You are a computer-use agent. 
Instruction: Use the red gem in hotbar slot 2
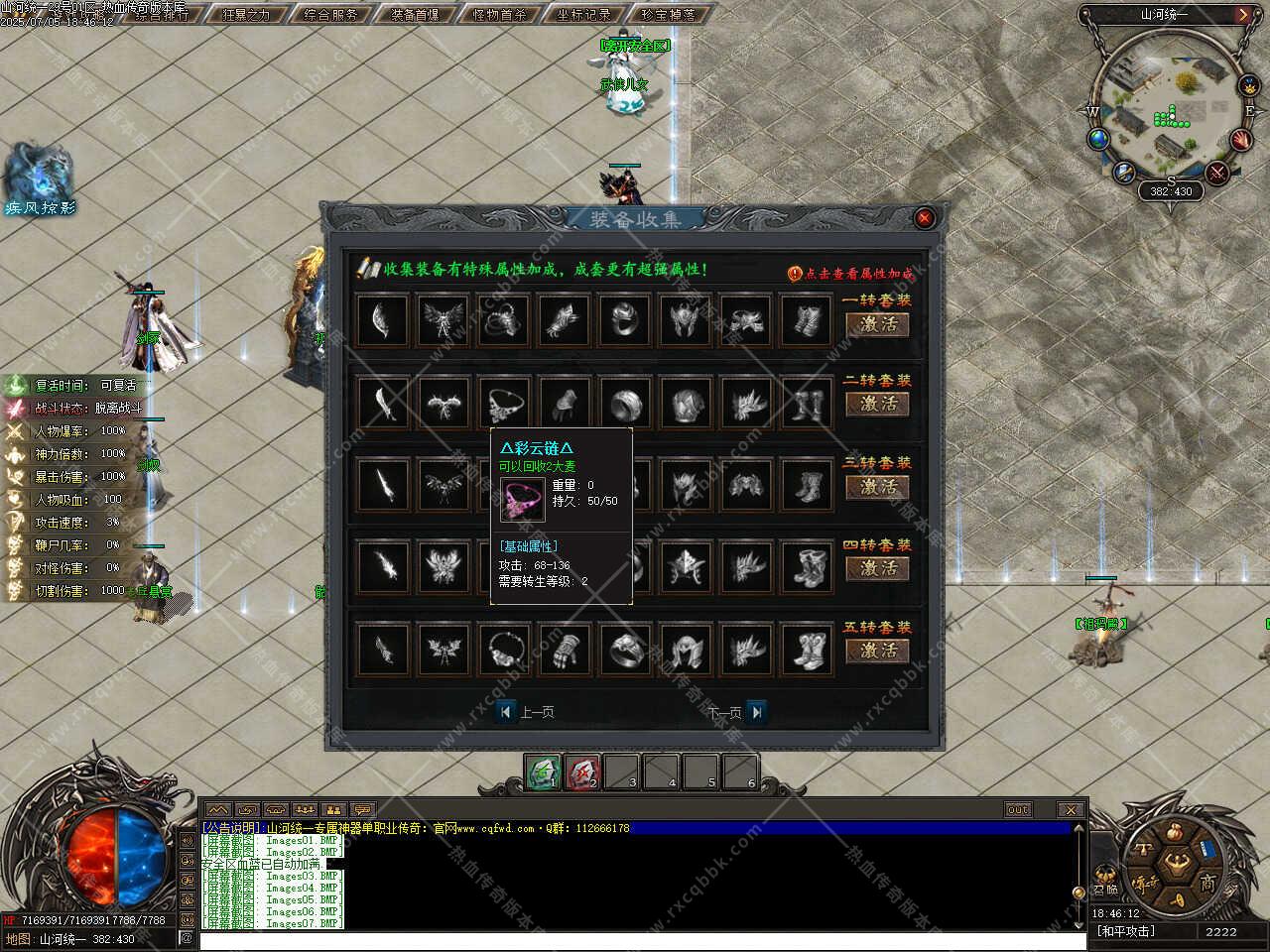point(582,772)
